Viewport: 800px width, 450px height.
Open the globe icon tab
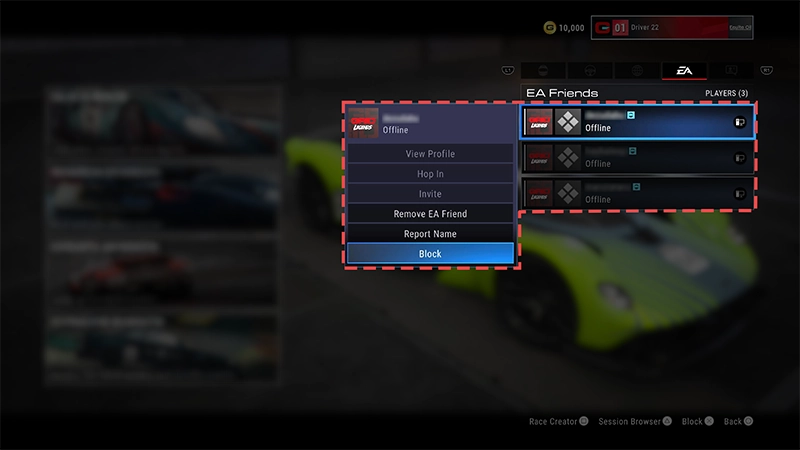point(636,71)
